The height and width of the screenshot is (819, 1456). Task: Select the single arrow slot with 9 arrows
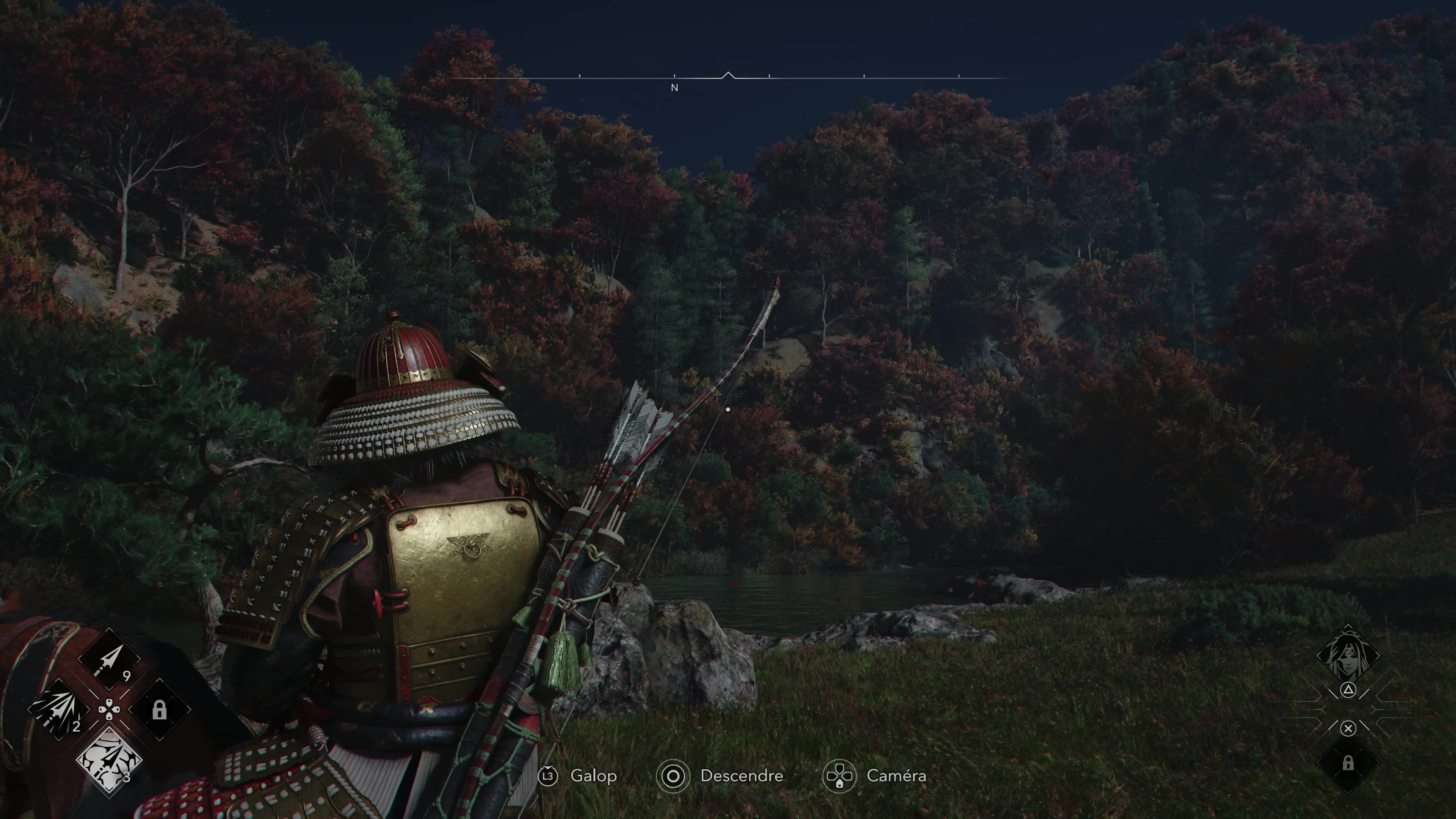pos(110,660)
